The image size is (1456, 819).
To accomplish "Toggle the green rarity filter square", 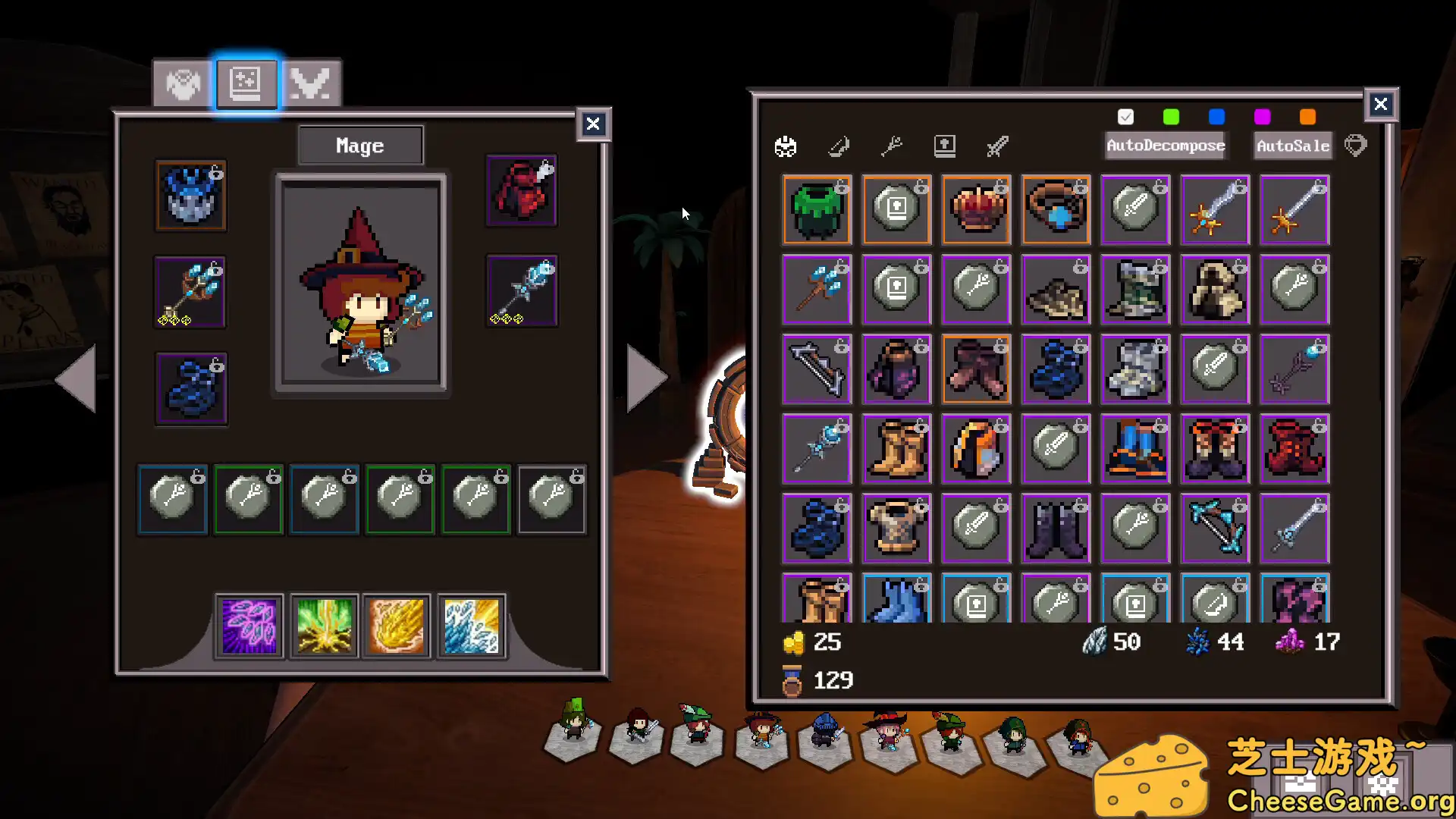I will (x=1171, y=117).
